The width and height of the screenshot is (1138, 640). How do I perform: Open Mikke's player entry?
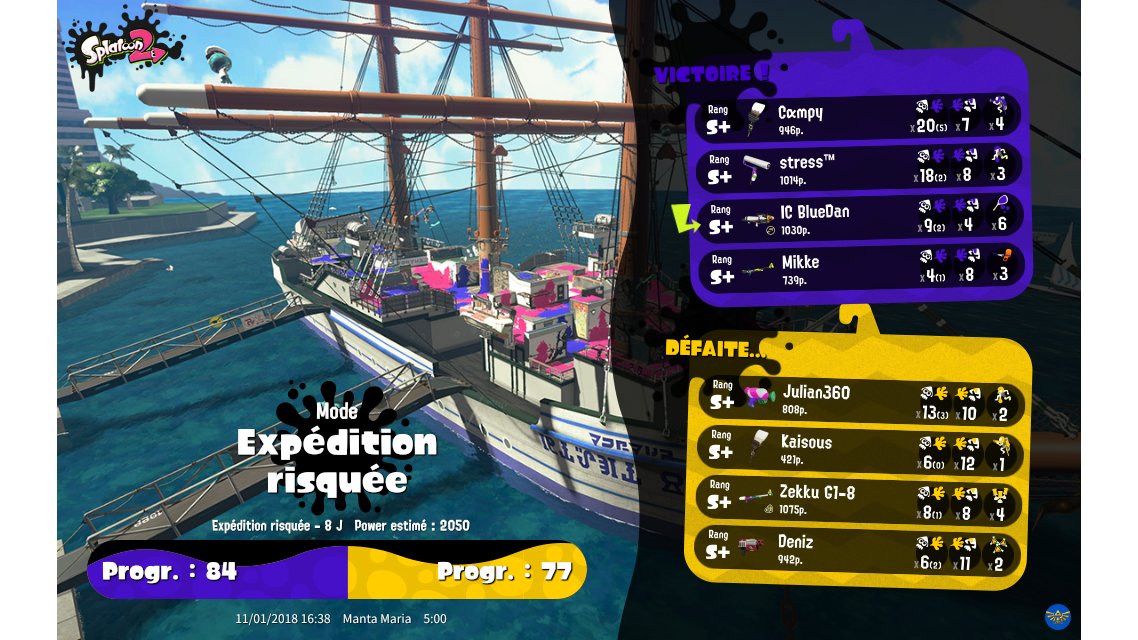click(x=858, y=267)
